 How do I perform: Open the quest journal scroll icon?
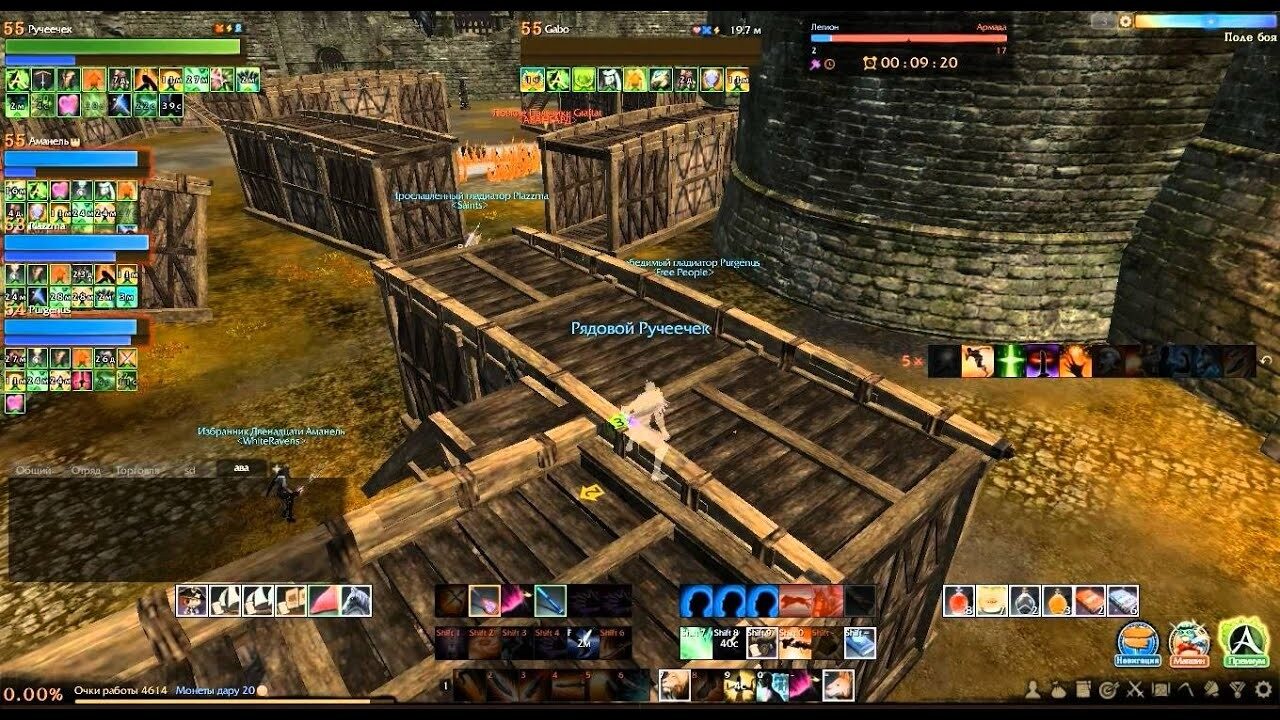coord(1083,690)
